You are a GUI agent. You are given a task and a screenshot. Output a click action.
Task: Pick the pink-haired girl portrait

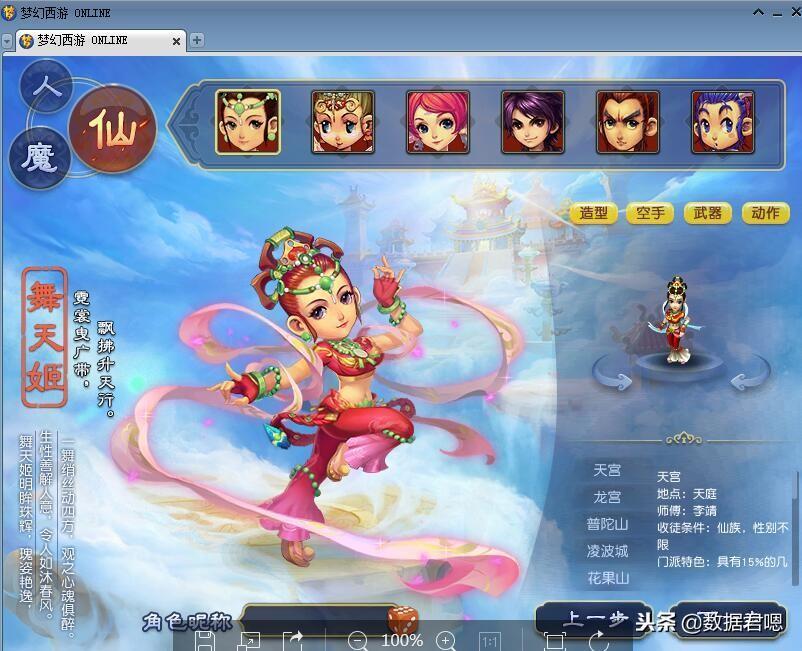pyautogui.click(x=438, y=122)
